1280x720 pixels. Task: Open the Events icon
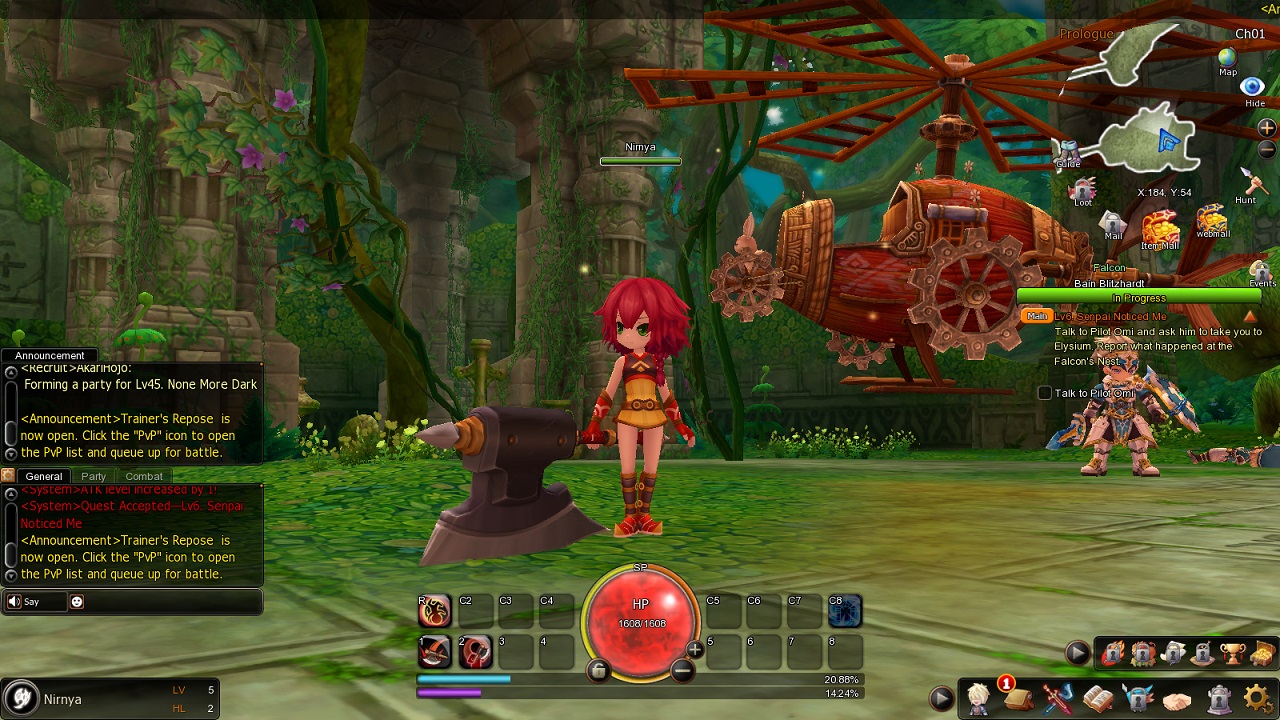click(1261, 271)
